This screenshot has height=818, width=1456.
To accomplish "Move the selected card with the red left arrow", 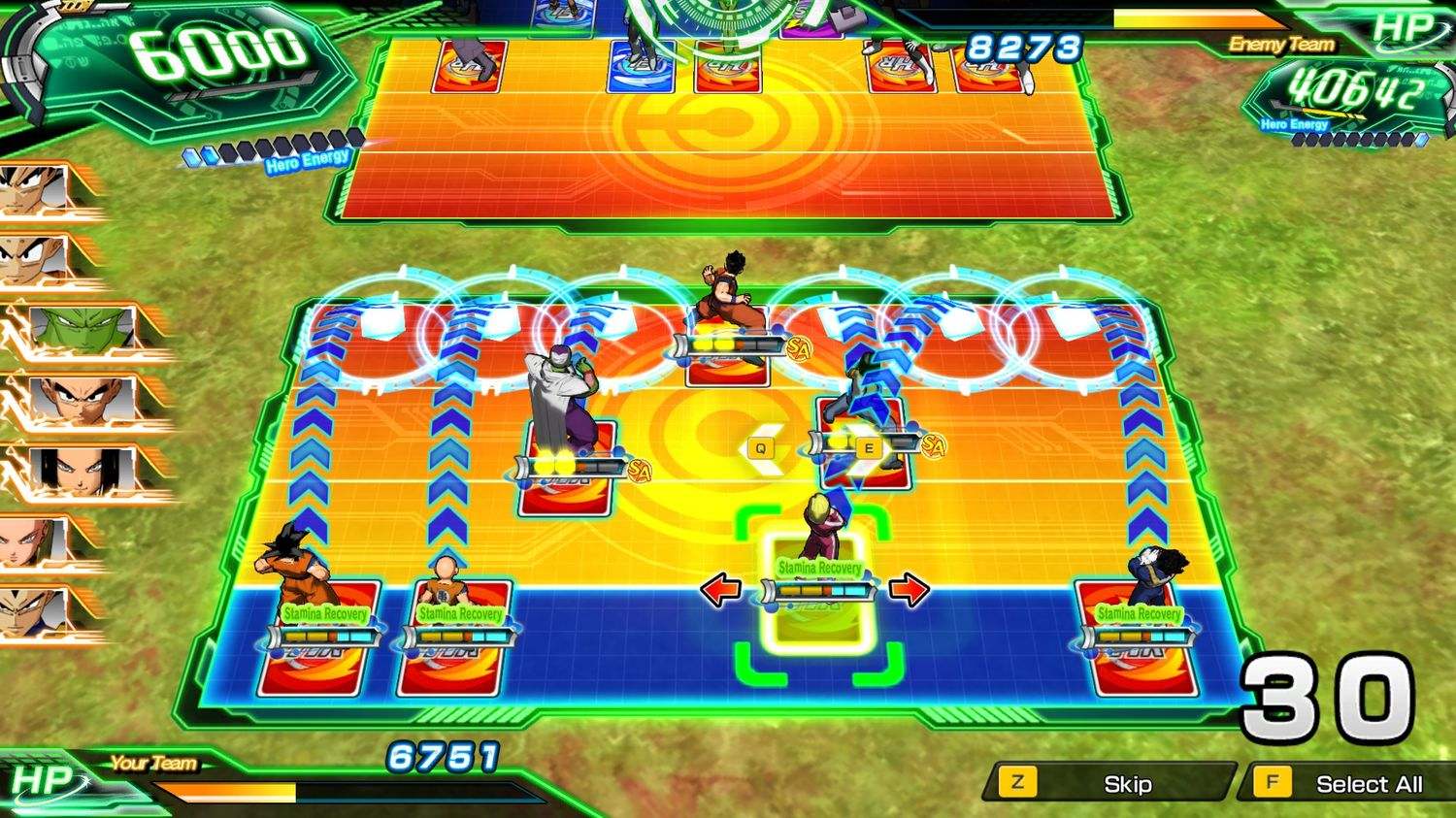I will [720, 589].
